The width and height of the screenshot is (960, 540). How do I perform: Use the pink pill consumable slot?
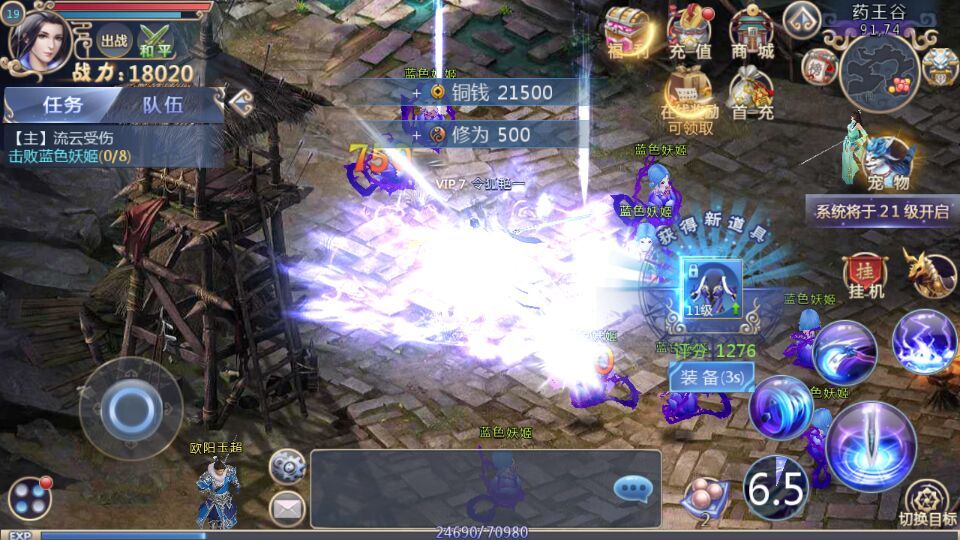point(705,497)
